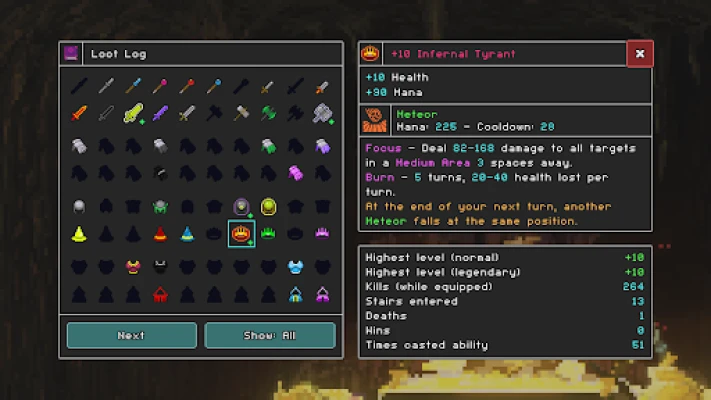The image size is (711, 400).
Task: Select the light blue chest armor
Action: click(x=295, y=267)
